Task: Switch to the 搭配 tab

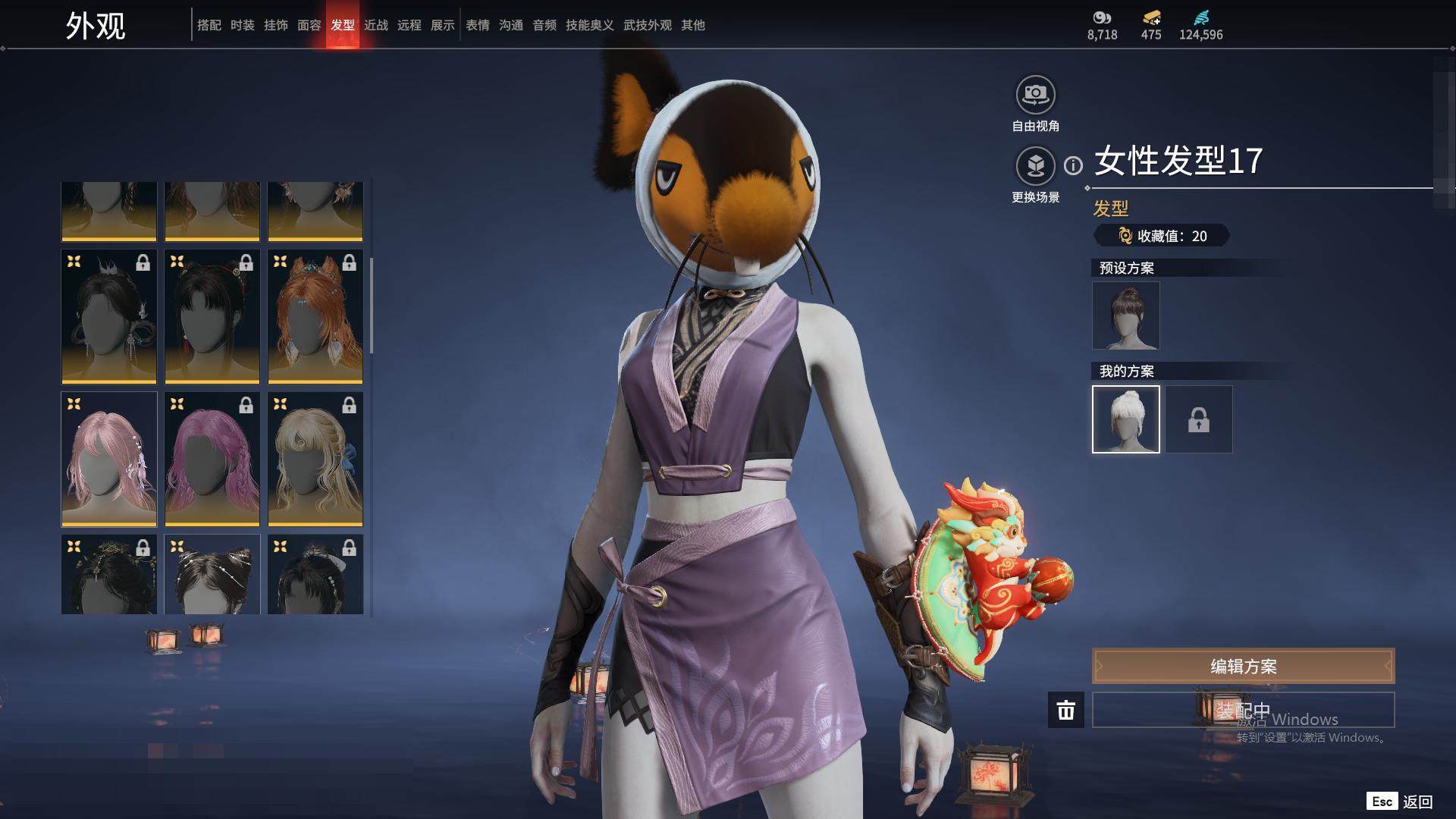Action: 209,25
